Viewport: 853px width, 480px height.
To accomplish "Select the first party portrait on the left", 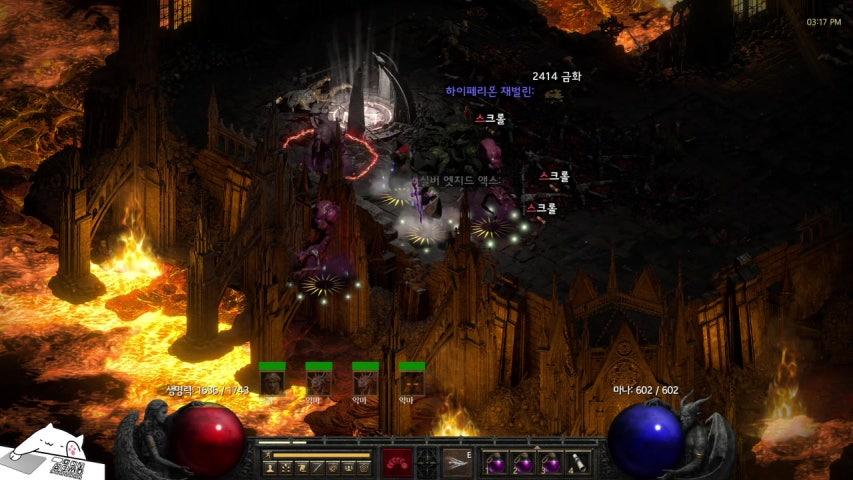I will [x=271, y=382].
